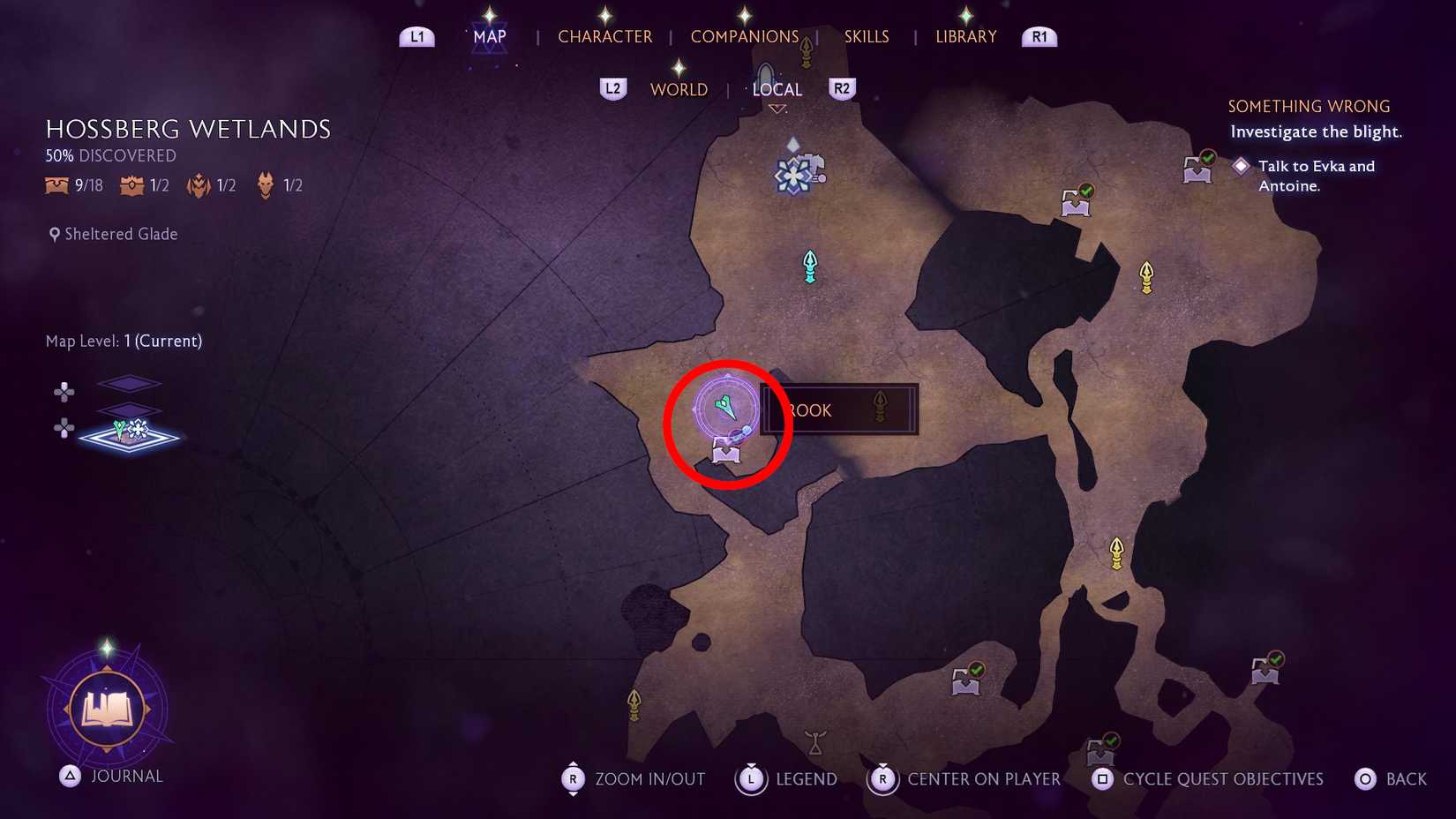Select the Map tab
The image size is (1456, 819).
coord(490,37)
